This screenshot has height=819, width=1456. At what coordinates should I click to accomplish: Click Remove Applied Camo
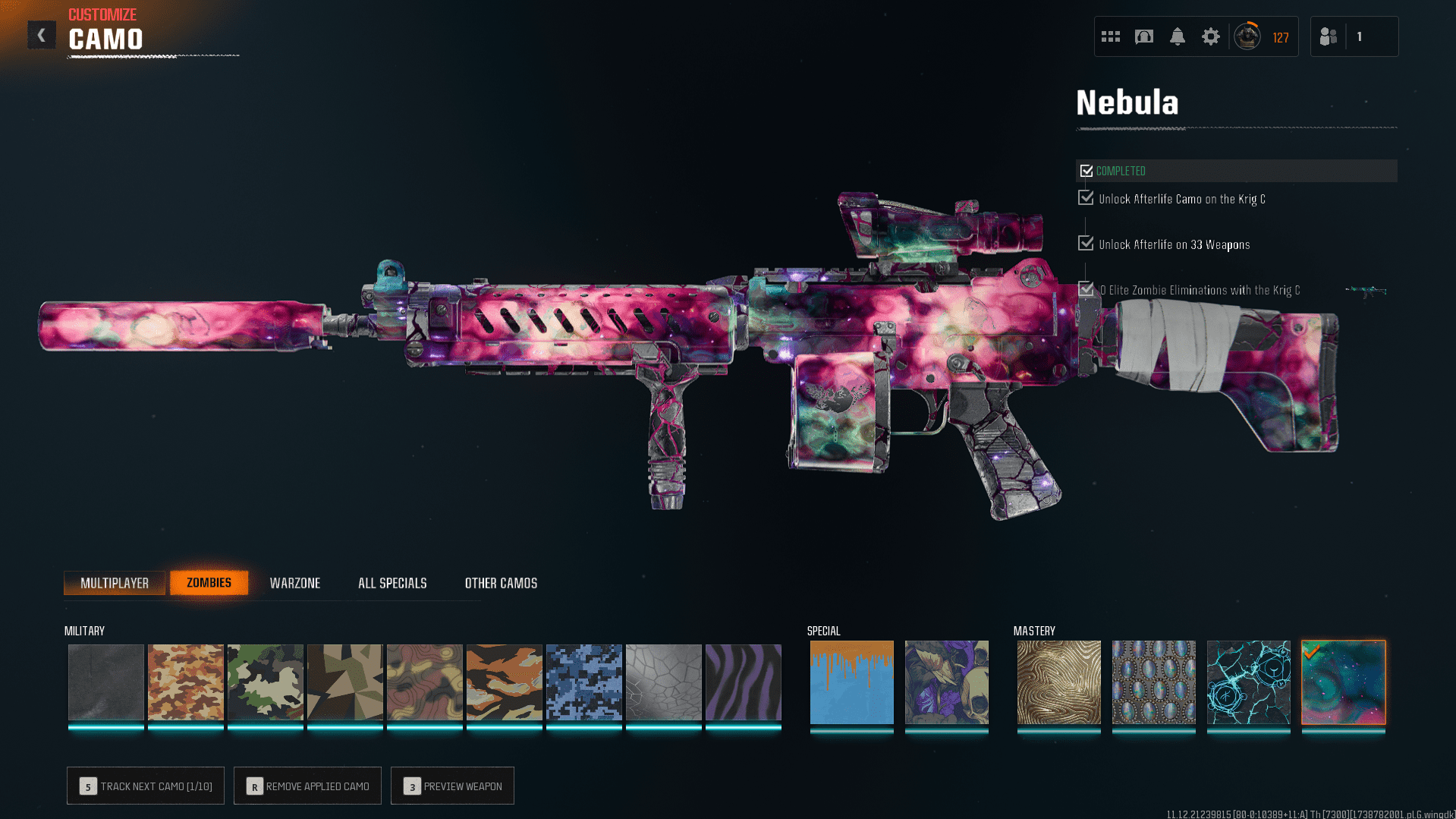point(307,786)
